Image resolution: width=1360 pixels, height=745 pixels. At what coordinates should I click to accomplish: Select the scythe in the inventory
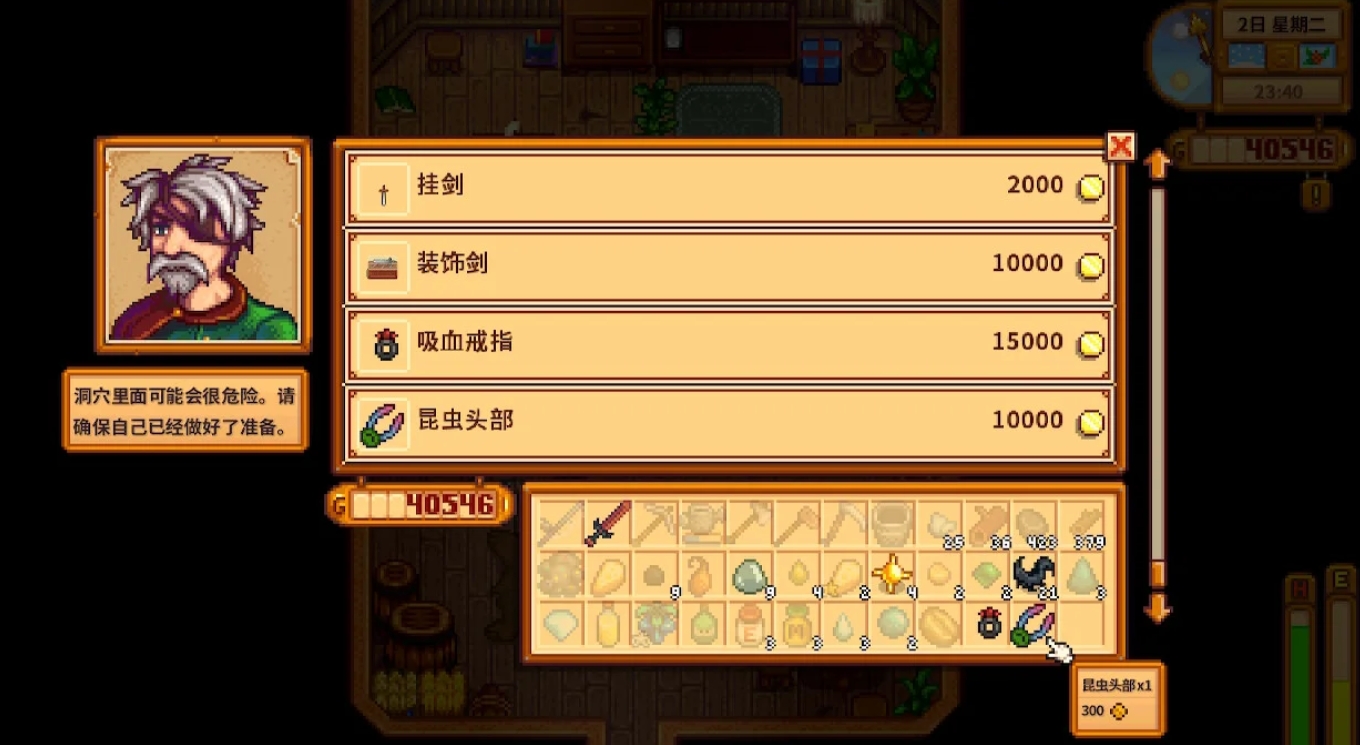click(557, 520)
